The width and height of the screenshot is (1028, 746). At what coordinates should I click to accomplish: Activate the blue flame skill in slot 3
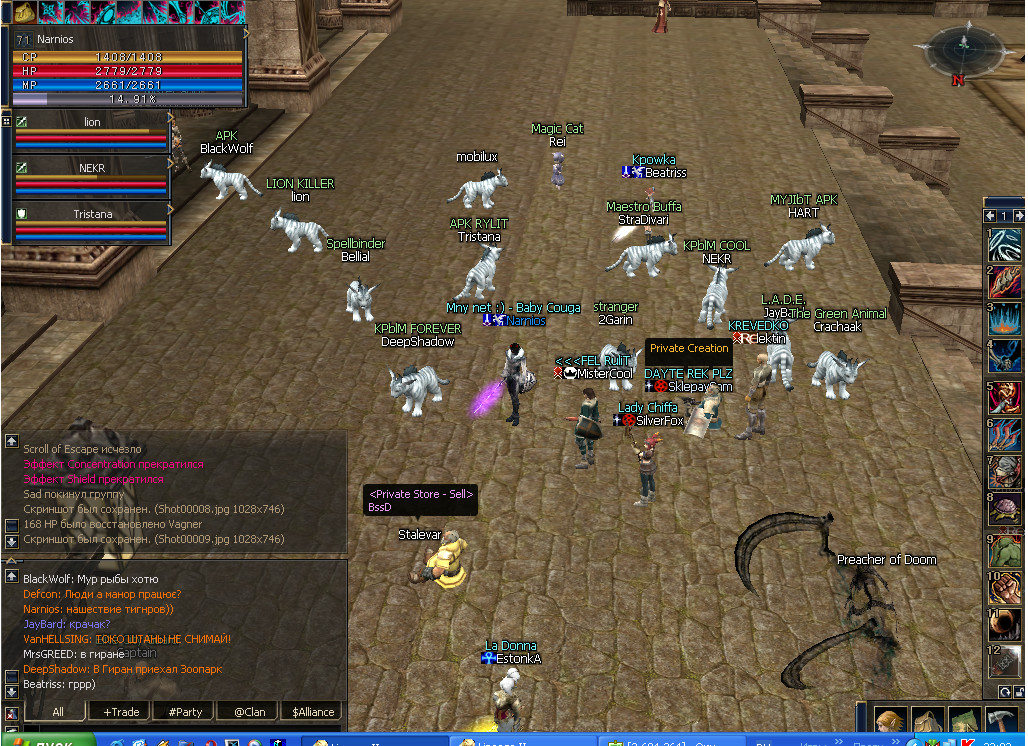pyautogui.click(x=1005, y=321)
